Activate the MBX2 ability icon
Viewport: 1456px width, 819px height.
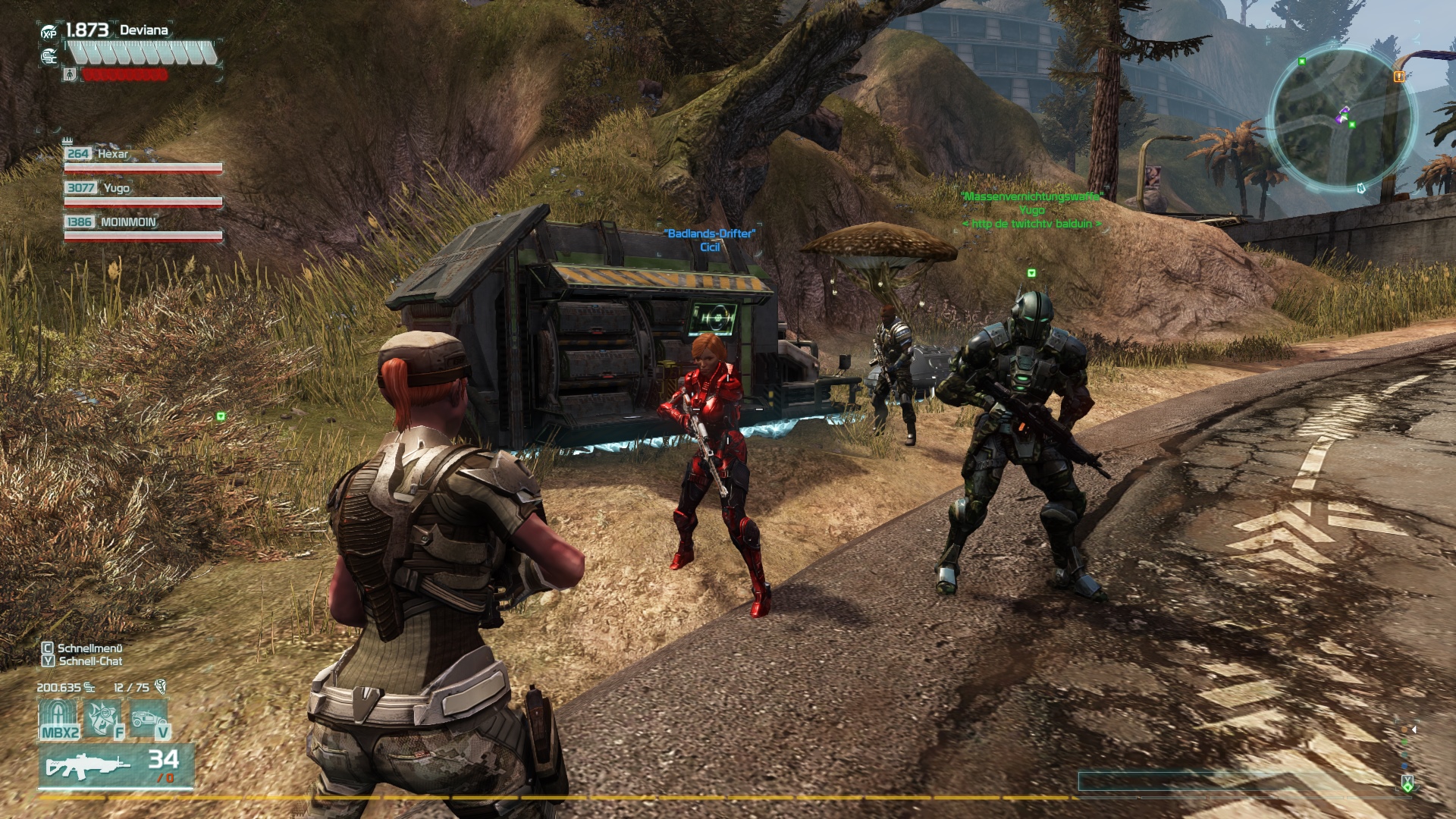(59, 719)
